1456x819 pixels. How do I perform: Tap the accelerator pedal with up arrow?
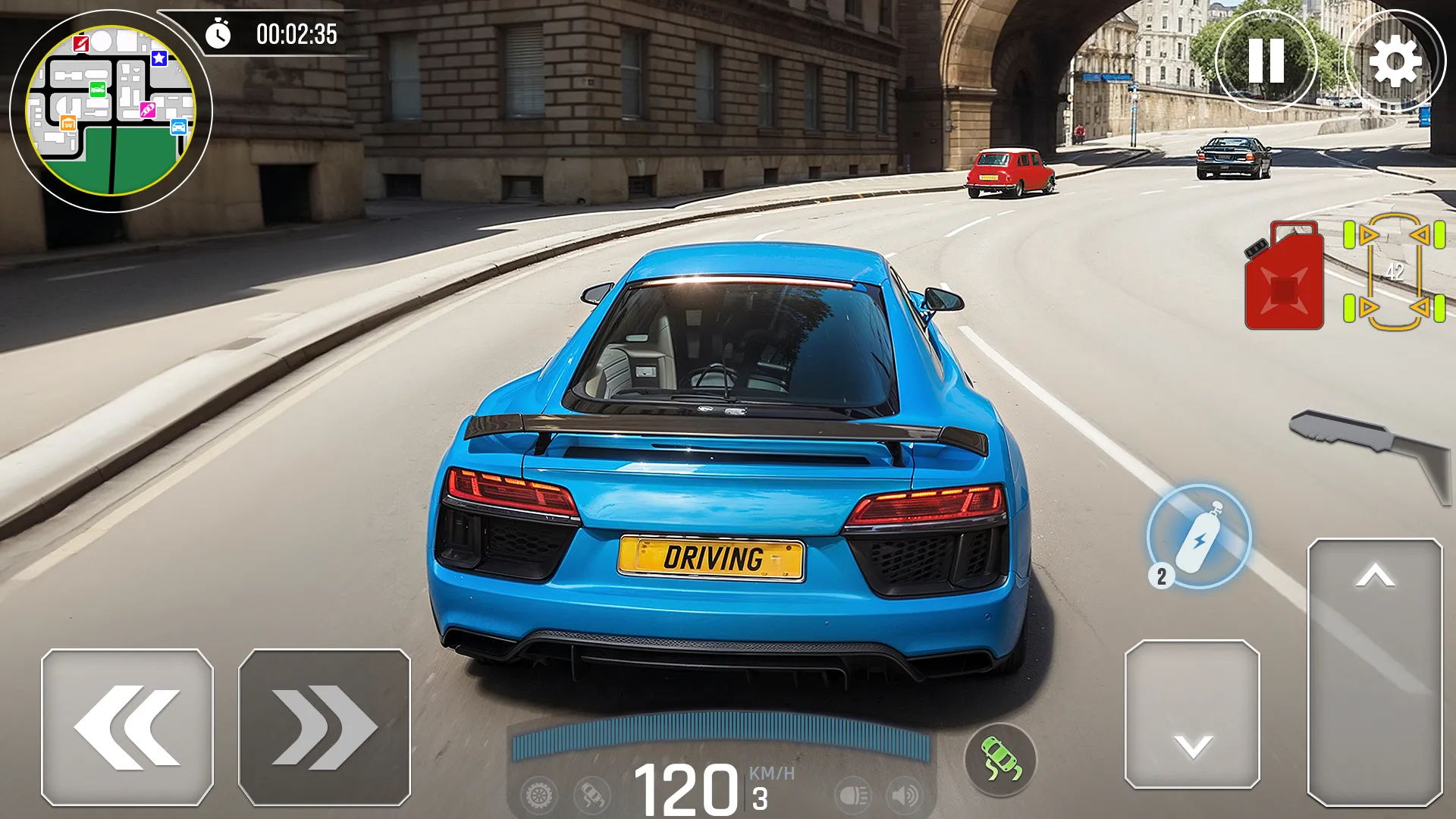coord(1375,671)
